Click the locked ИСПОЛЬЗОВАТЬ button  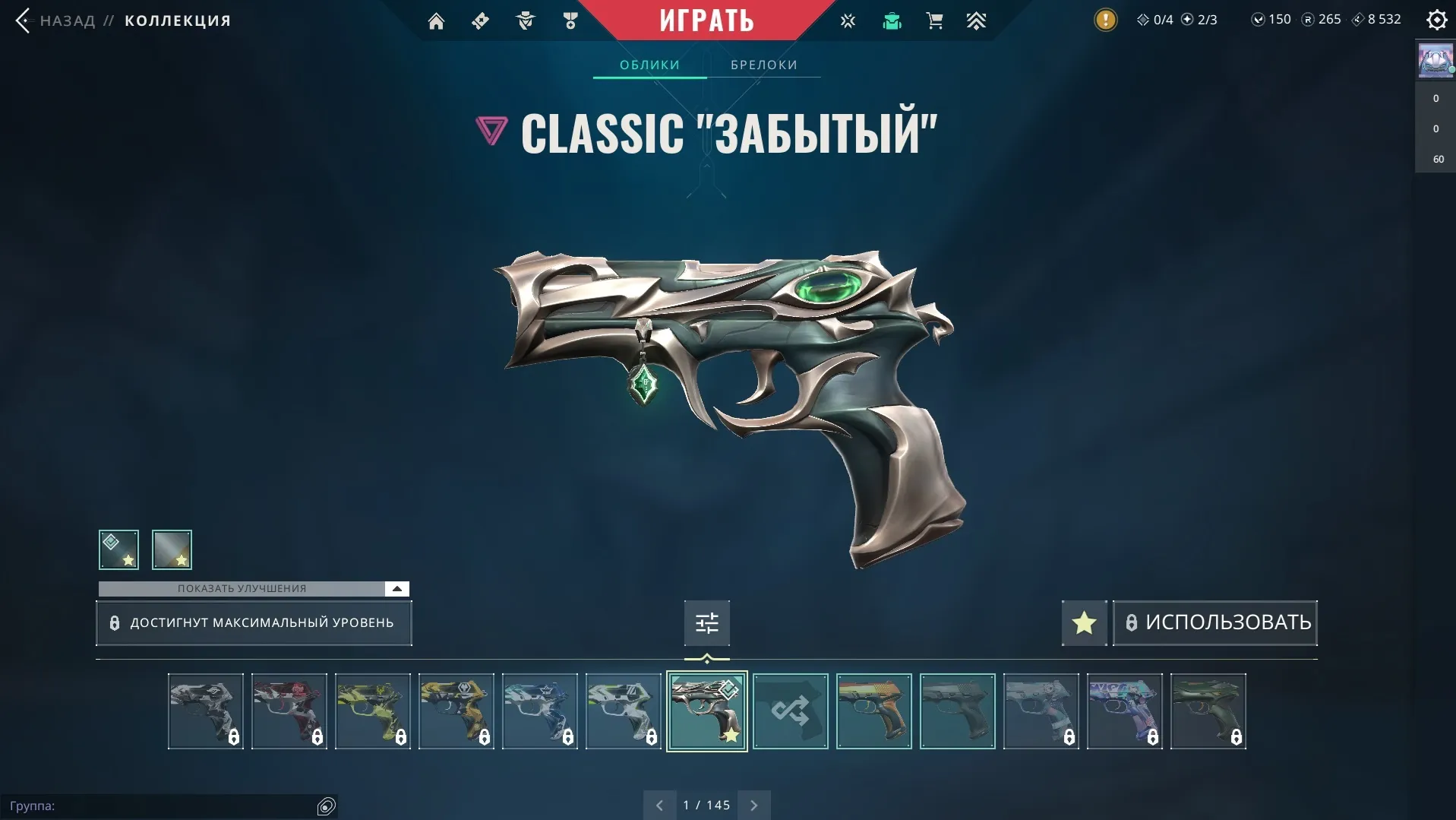point(1214,622)
